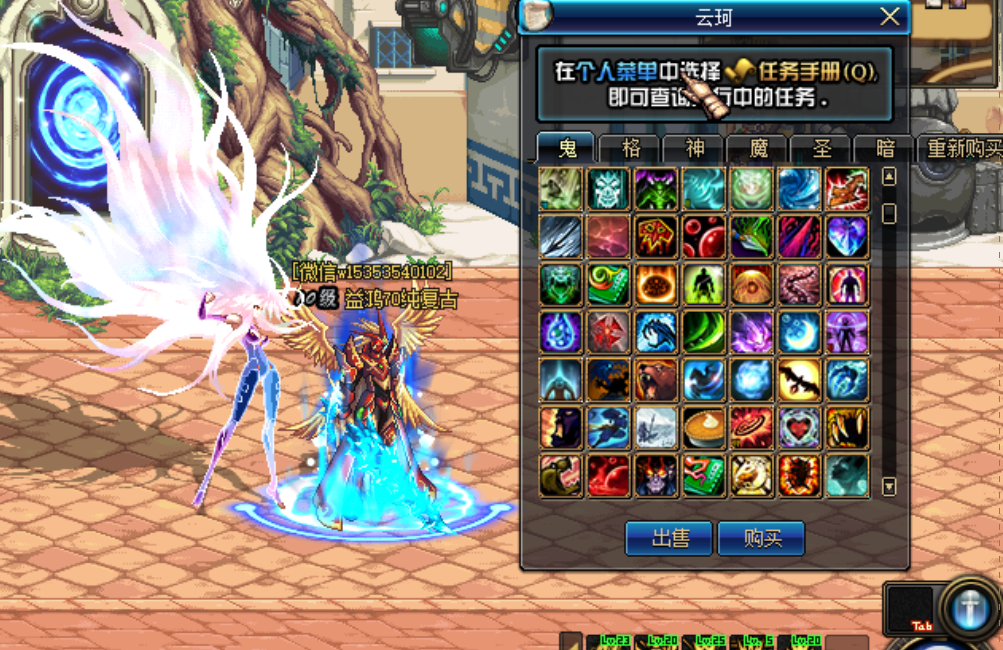
Task: Open the 重新购买 repurchase tab
Action: [x=963, y=149]
